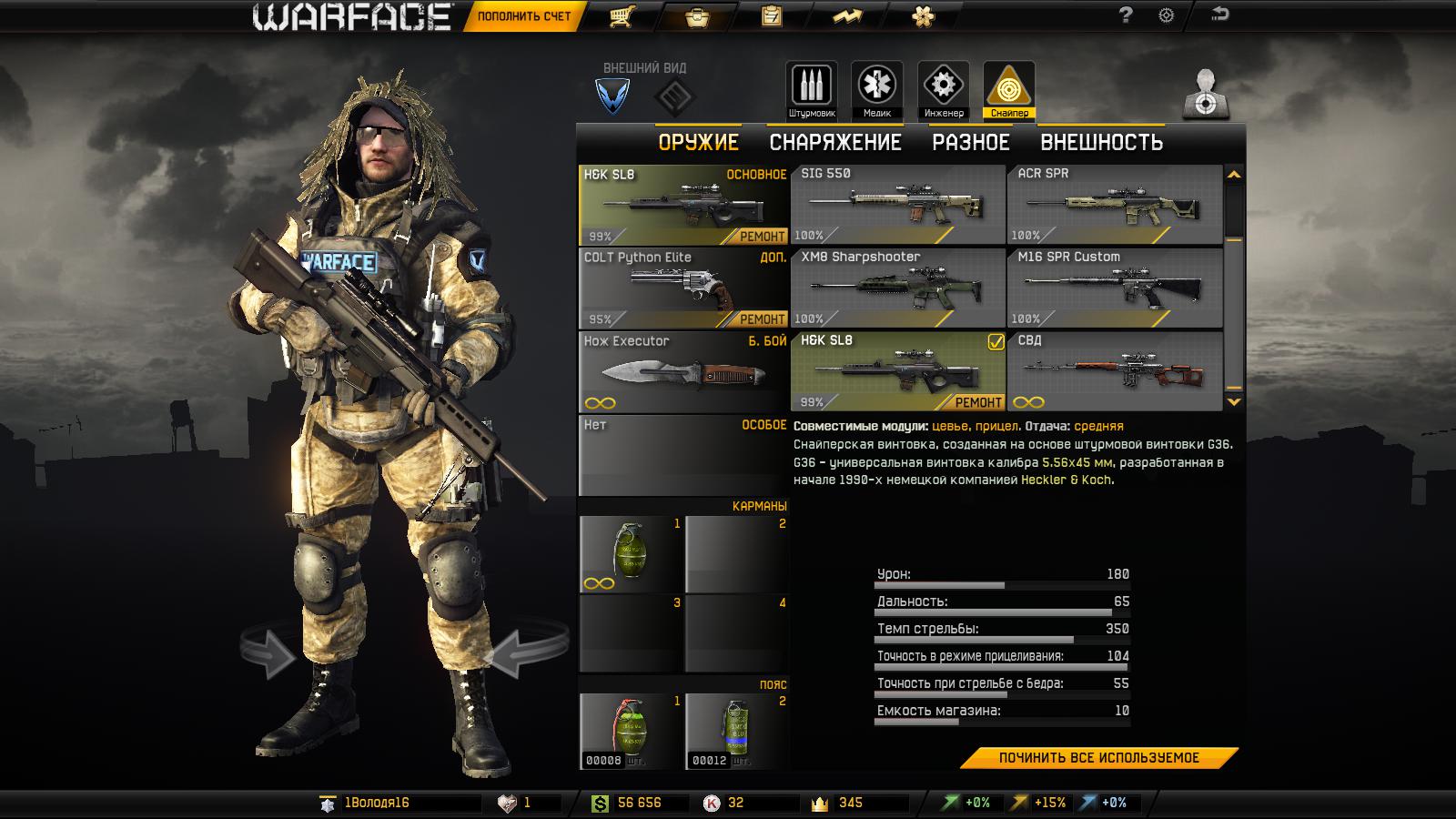
Task: Select the SIG 550 rifle
Action: pyautogui.click(x=897, y=205)
